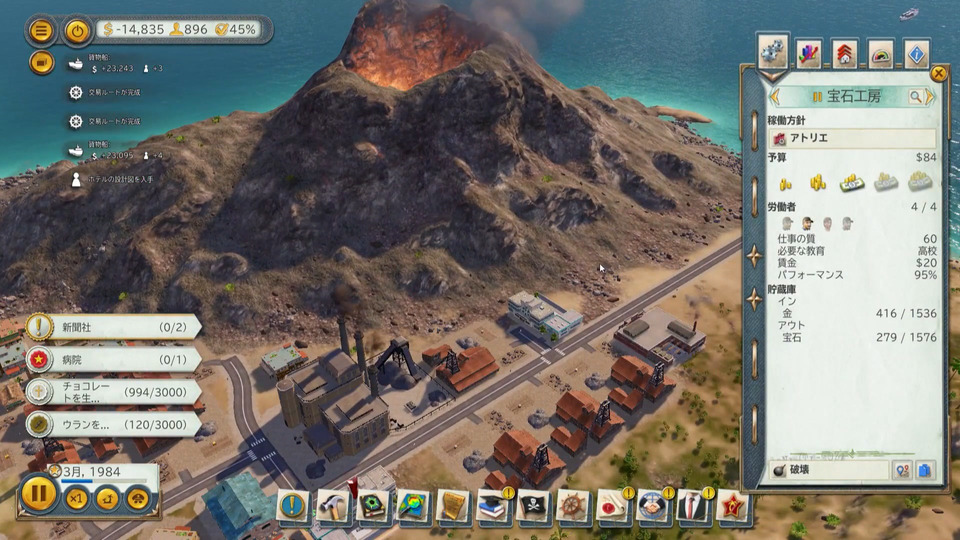Viewport: 960px width, 540px height.
Task: Open the uranium task (120/3000)
Action: point(110,424)
